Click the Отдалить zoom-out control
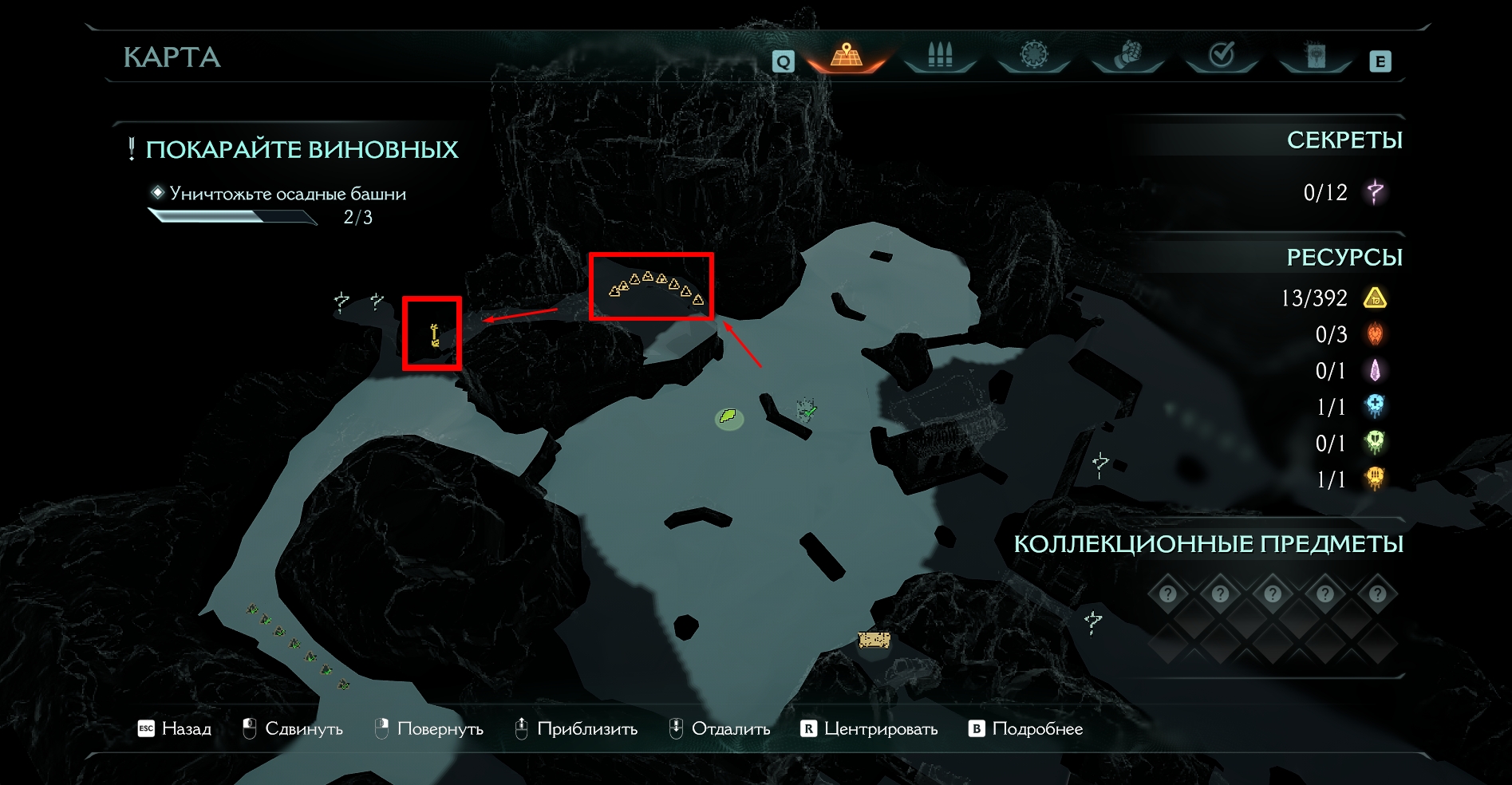 click(x=719, y=728)
